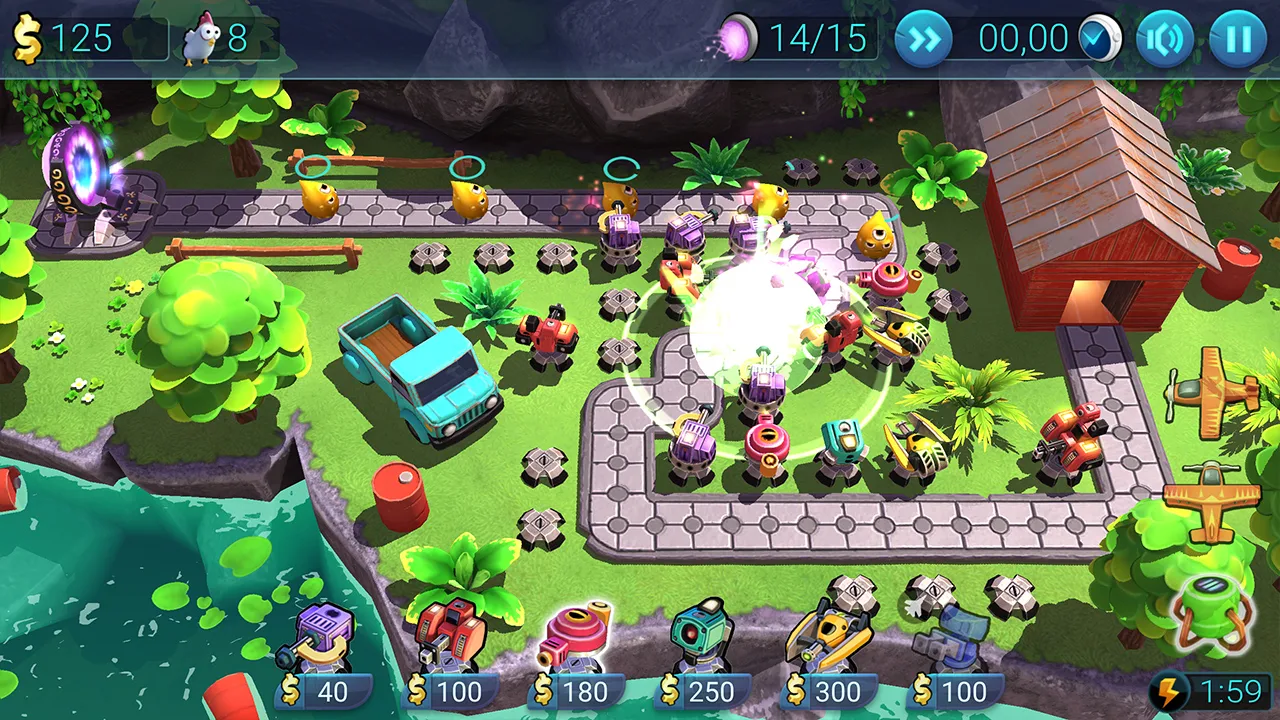
Task: Toggle the sound on or off
Action: tap(1165, 39)
